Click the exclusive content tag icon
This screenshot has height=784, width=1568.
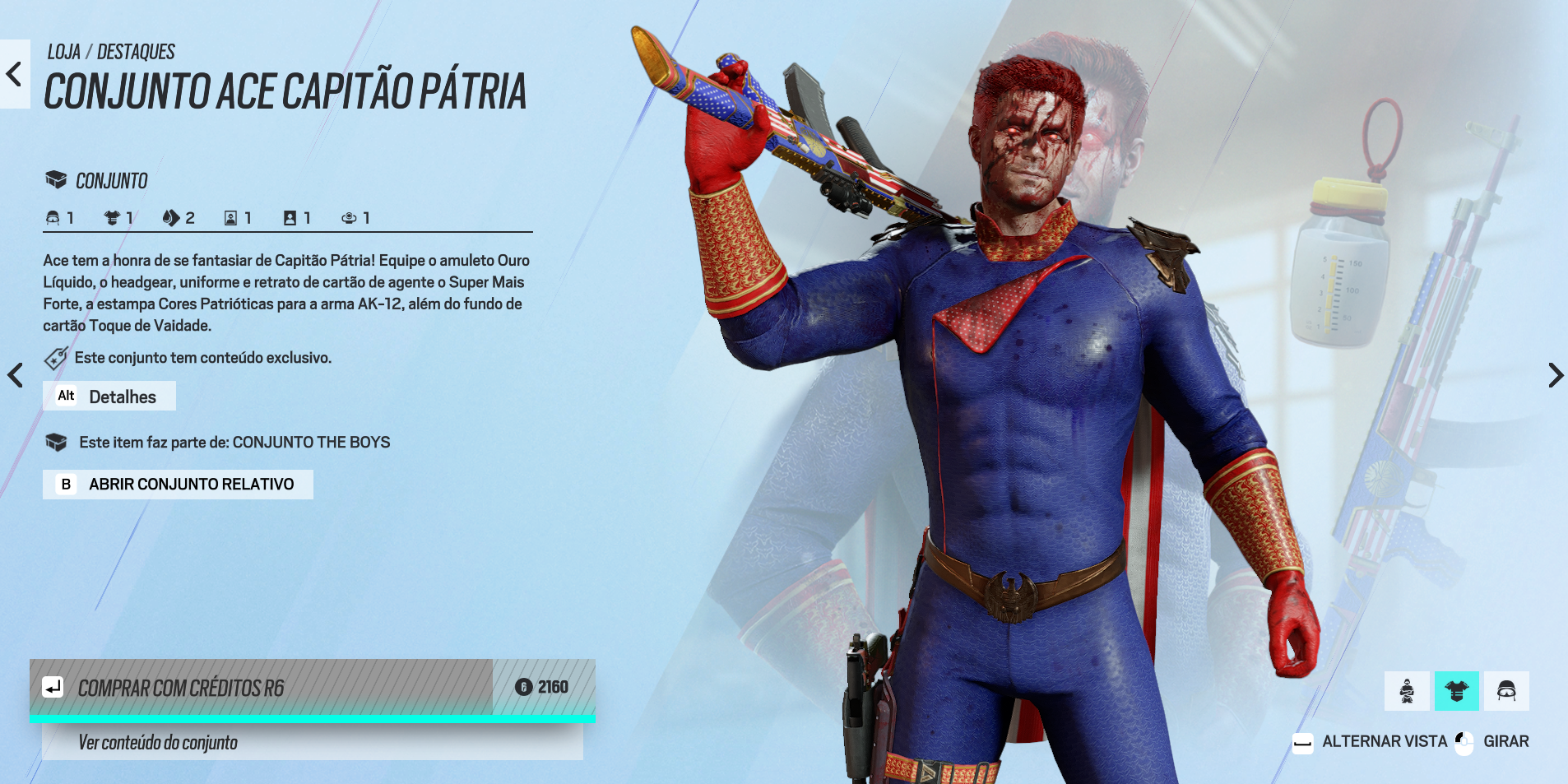tap(55, 357)
